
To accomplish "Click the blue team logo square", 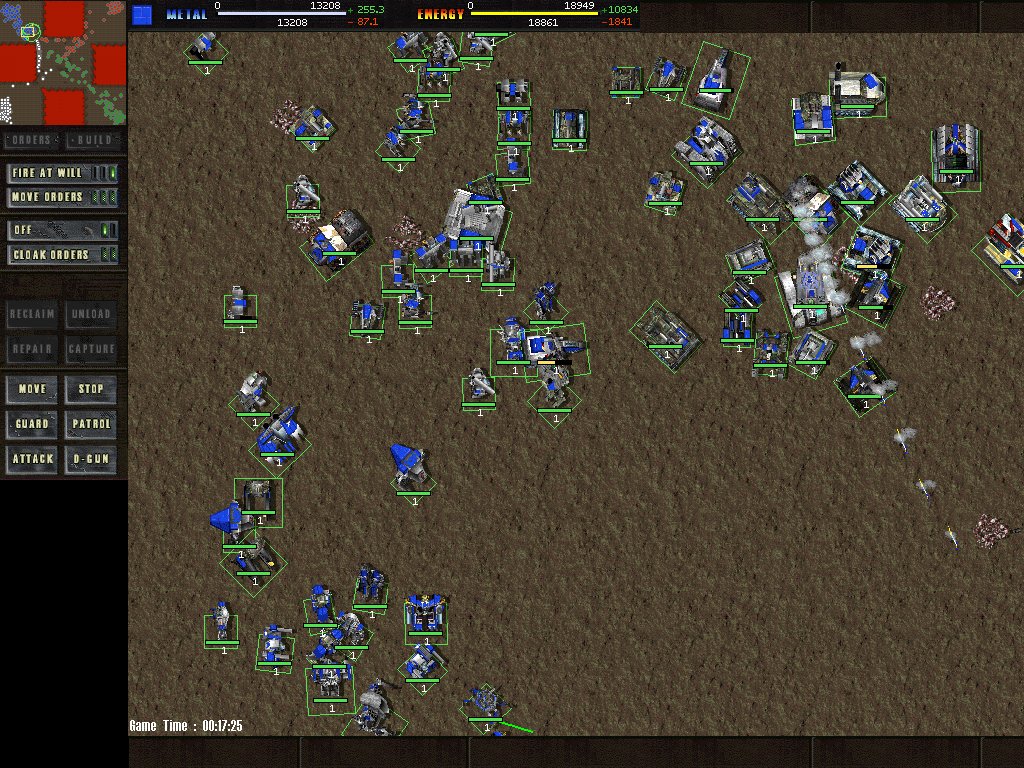I will click(142, 14).
